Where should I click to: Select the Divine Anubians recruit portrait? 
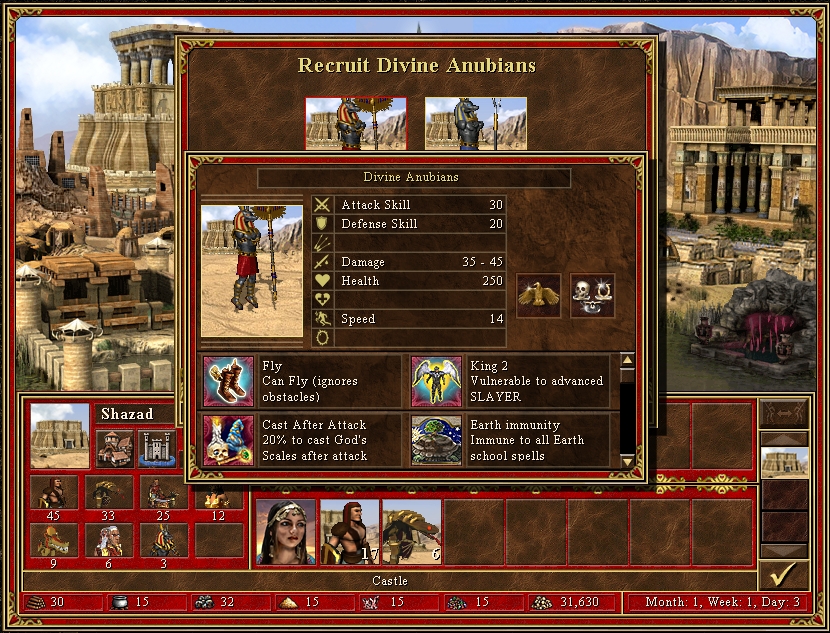click(x=355, y=124)
